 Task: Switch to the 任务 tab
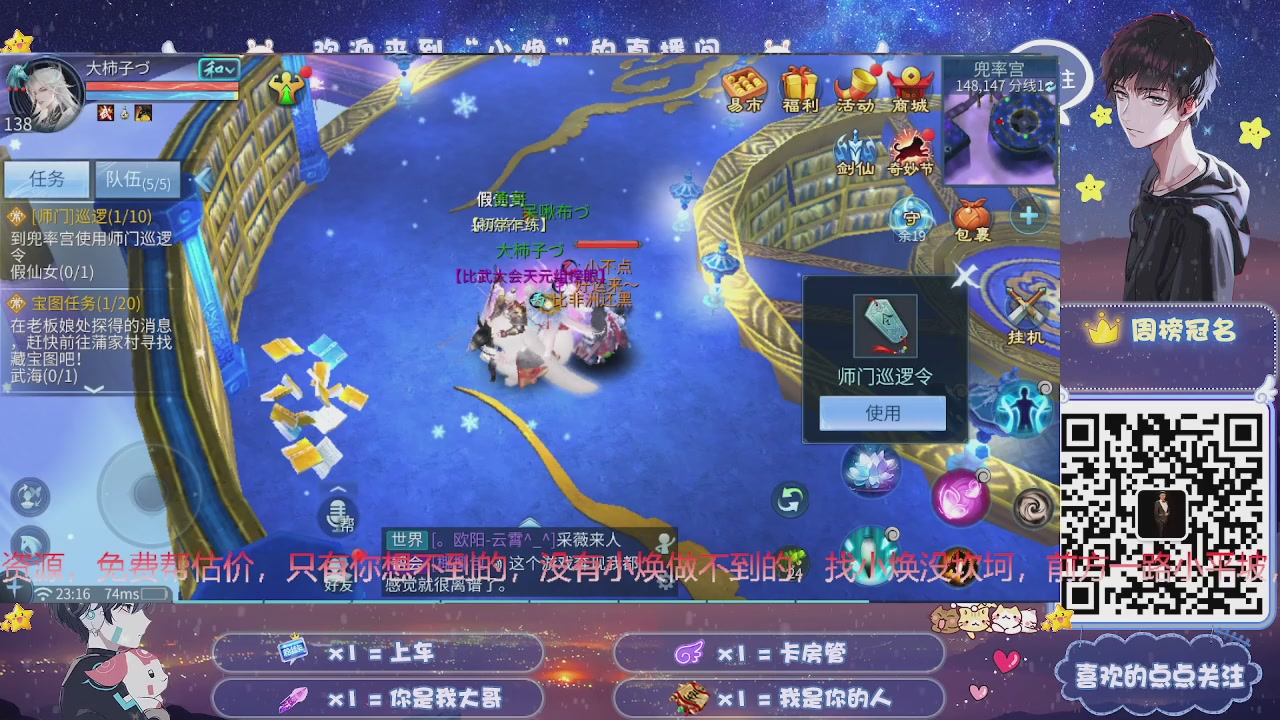[x=46, y=180]
